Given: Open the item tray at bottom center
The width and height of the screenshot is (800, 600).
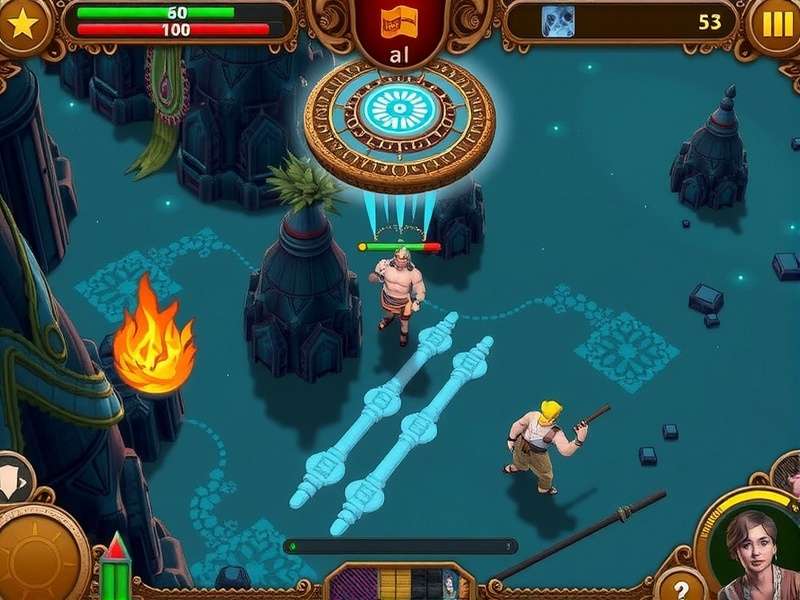Looking at the screenshot, I should (x=397, y=582).
